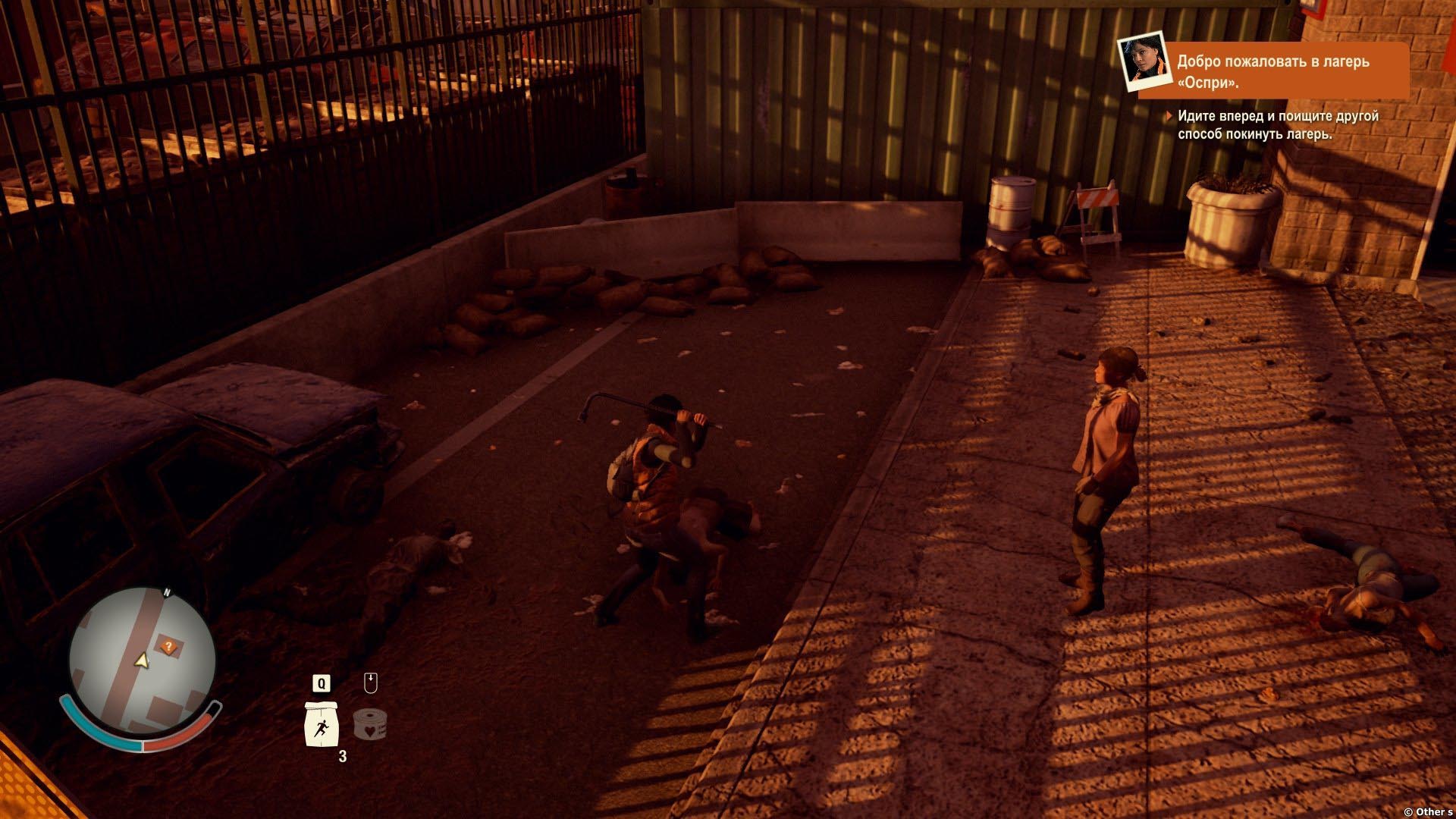This screenshot has width=1456, height=819.
Task: Click the character portrait photo
Action: click(1141, 61)
